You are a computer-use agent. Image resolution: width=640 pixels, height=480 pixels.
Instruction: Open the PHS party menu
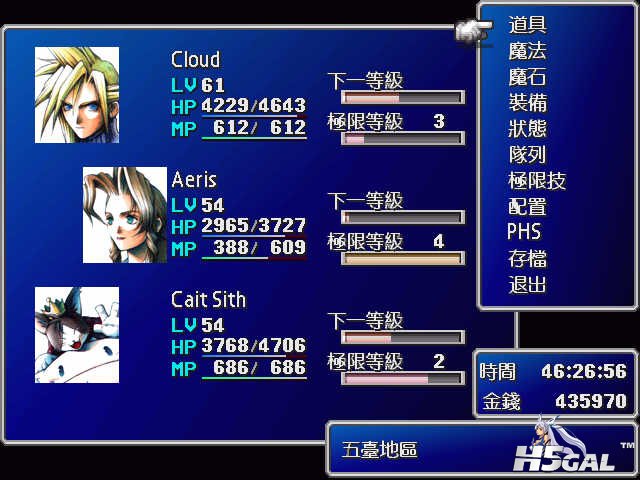click(524, 232)
